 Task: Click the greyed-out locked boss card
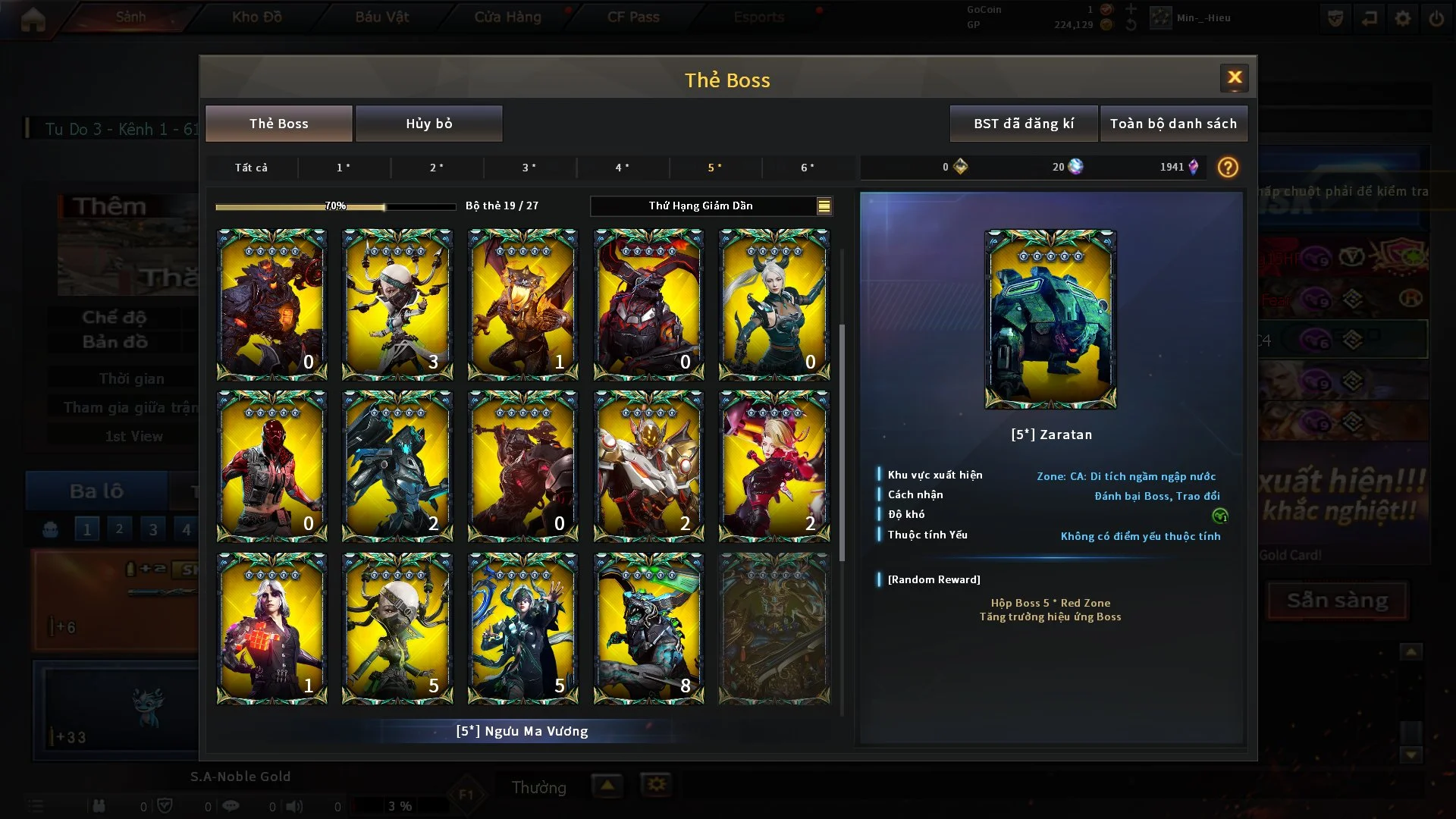773,628
